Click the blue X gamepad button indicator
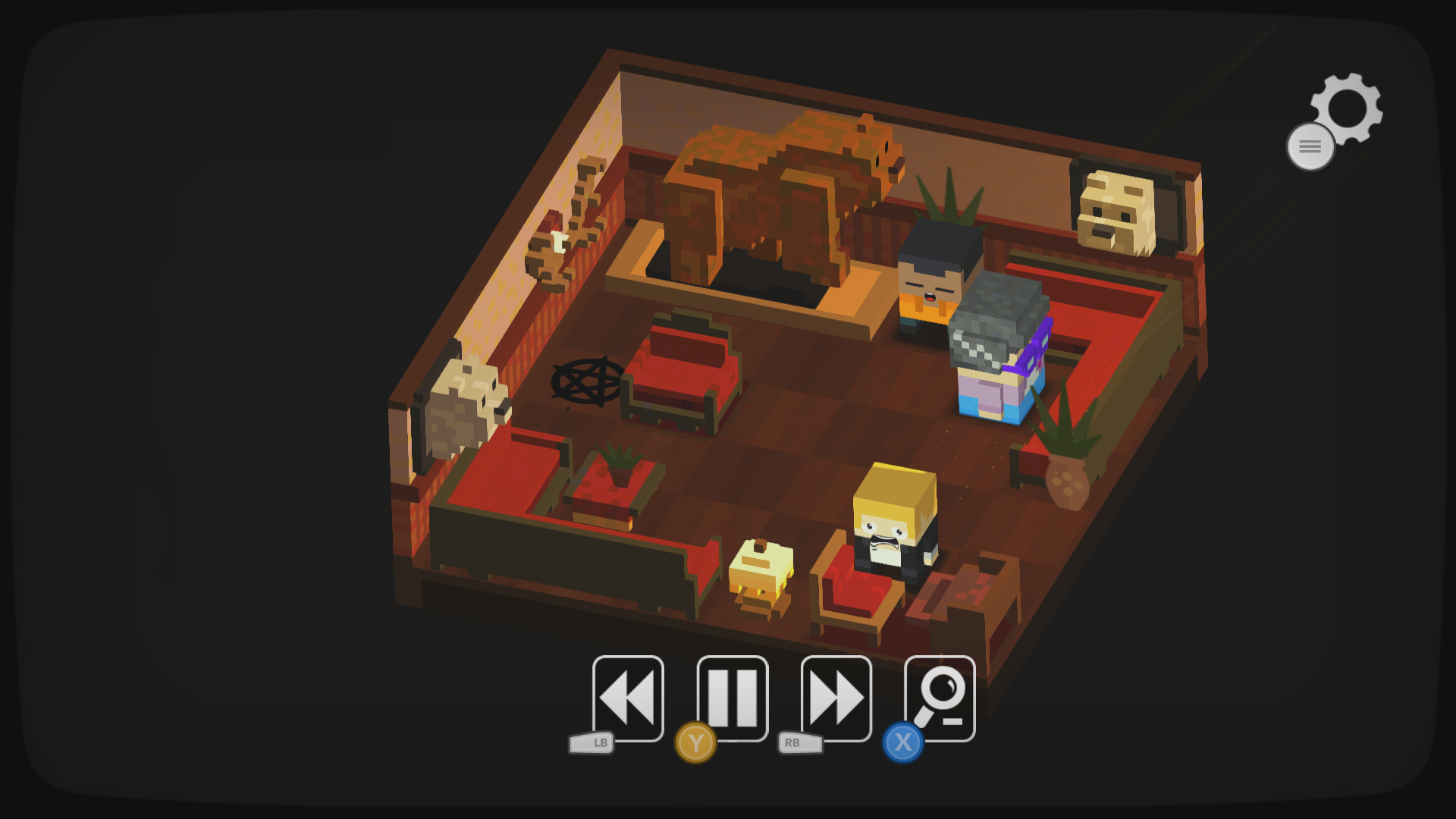The width and height of the screenshot is (1456, 819). pyautogui.click(x=902, y=744)
